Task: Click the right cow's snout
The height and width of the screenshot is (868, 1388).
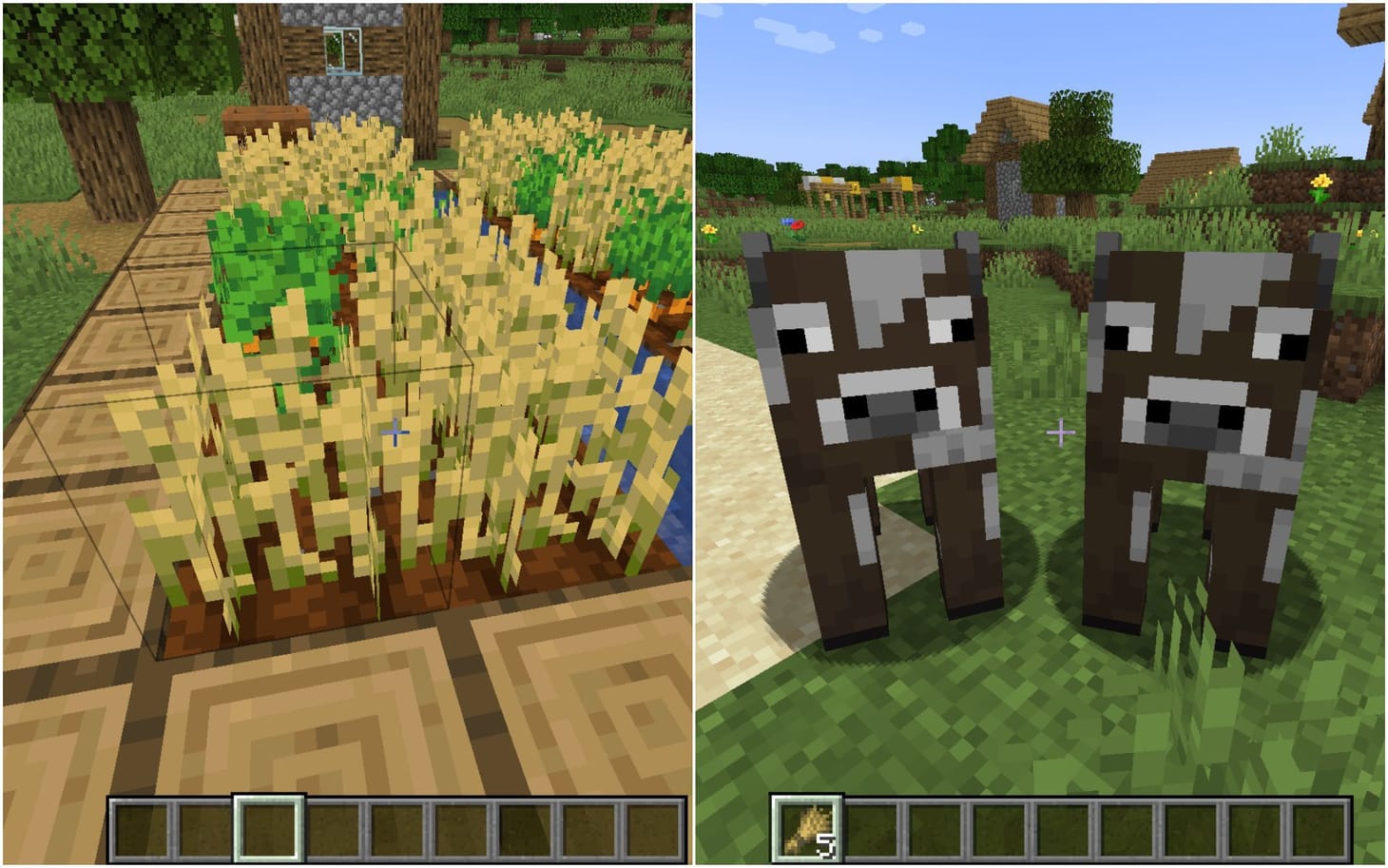Action: coord(1190,418)
